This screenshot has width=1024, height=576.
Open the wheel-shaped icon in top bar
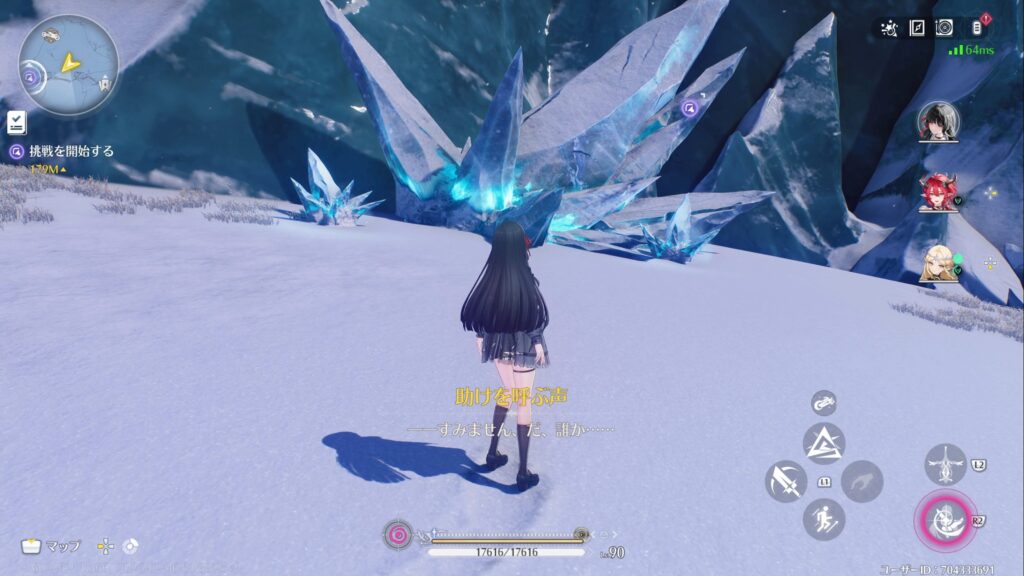[888, 28]
